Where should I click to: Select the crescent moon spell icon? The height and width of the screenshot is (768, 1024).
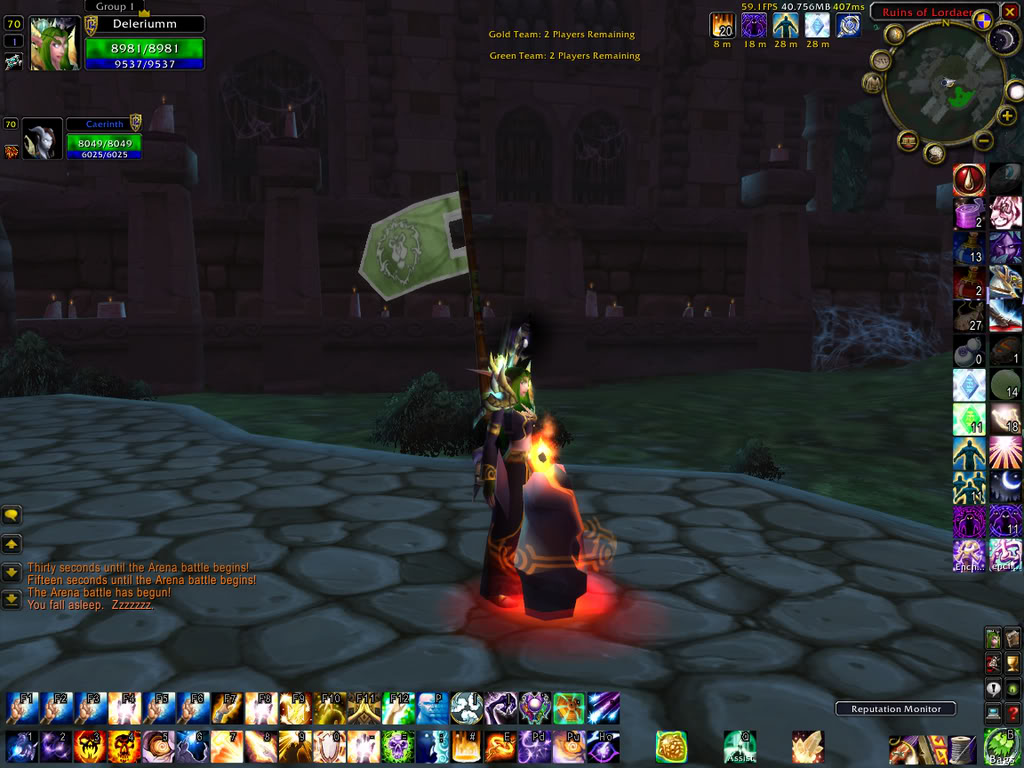pos(1005,486)
